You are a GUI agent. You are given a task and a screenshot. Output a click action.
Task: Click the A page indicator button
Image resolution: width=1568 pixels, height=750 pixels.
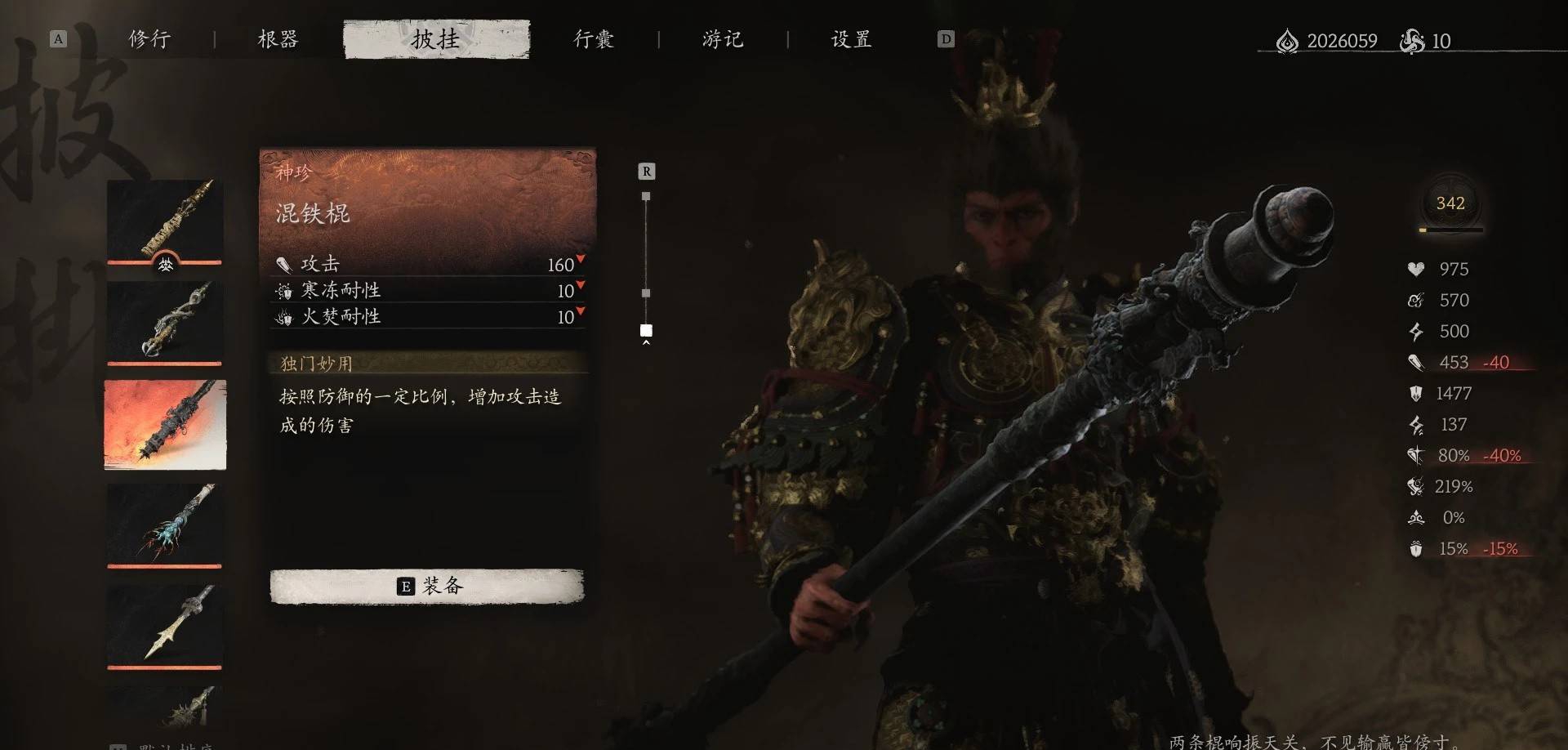(x=57, y=38)
